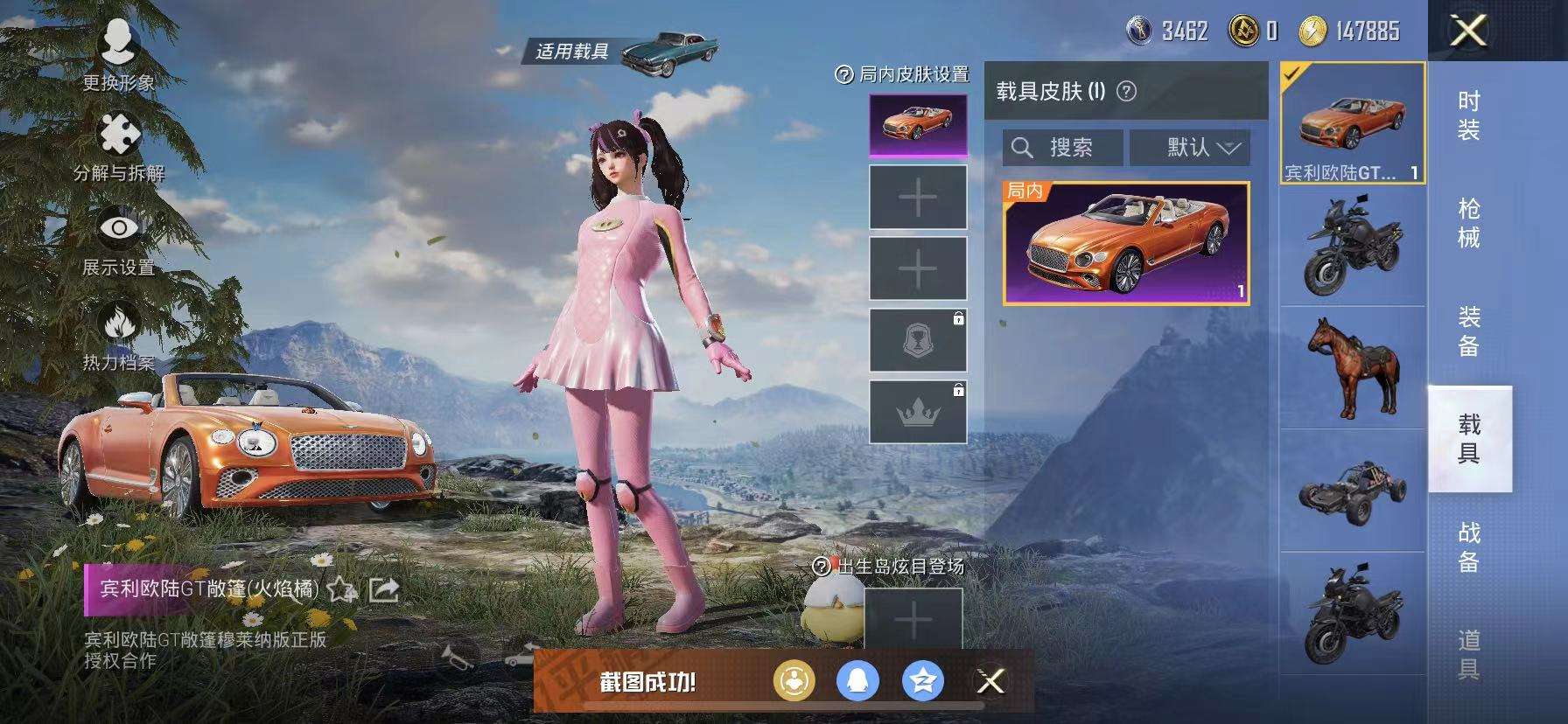Share screenshot via the QQ penguin icon

pyautogui.click(x=857, y=681)
